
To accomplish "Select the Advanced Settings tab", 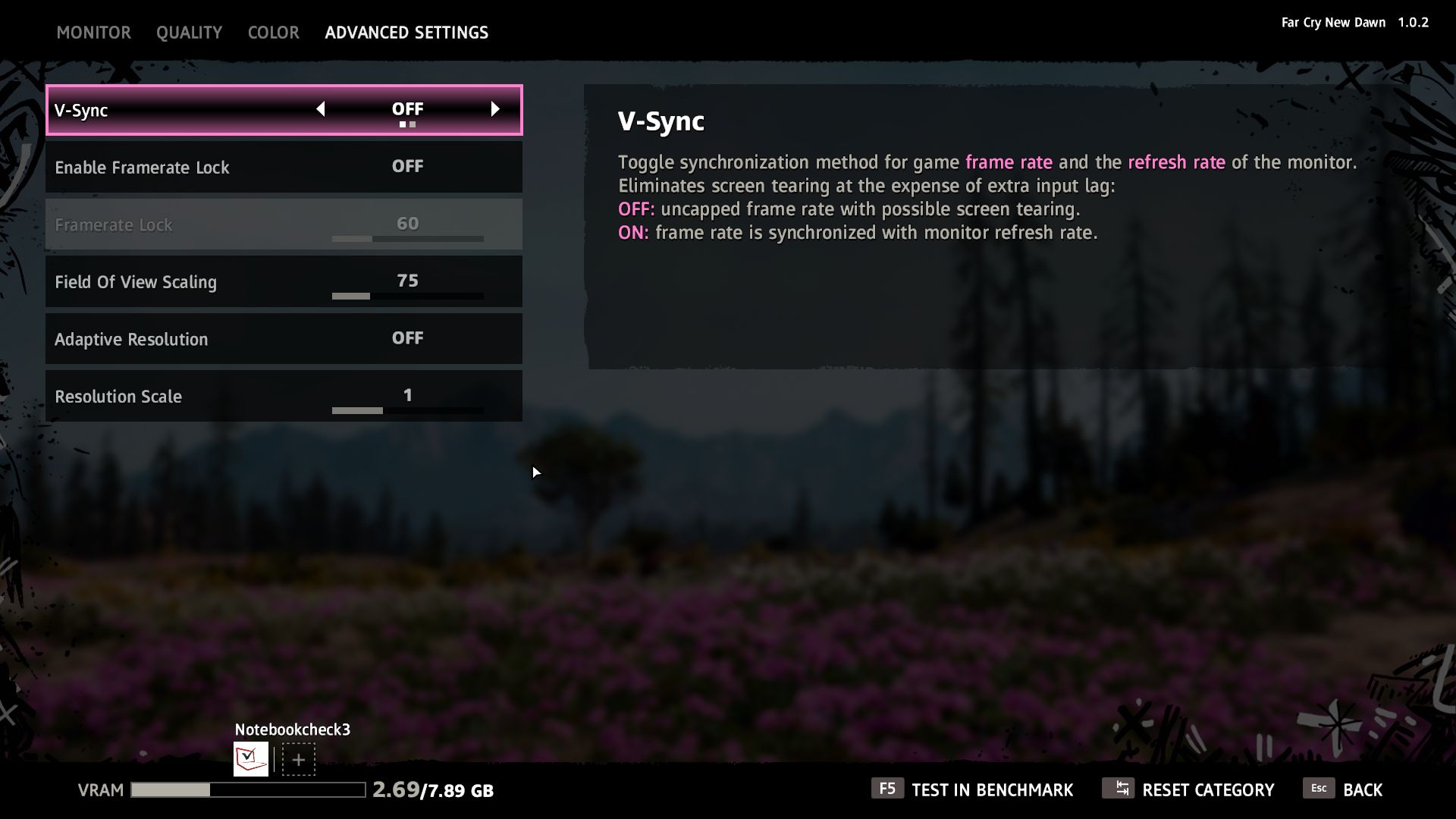I will [406, 33].
